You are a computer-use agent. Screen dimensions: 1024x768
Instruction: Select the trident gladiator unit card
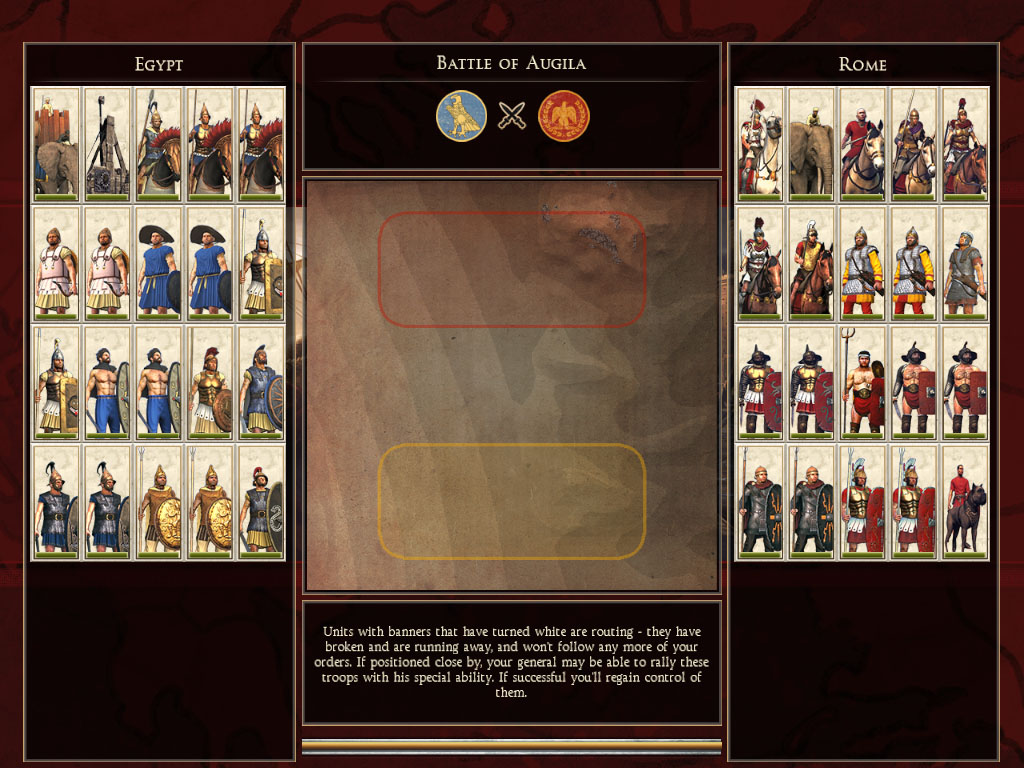pos(862,382)
